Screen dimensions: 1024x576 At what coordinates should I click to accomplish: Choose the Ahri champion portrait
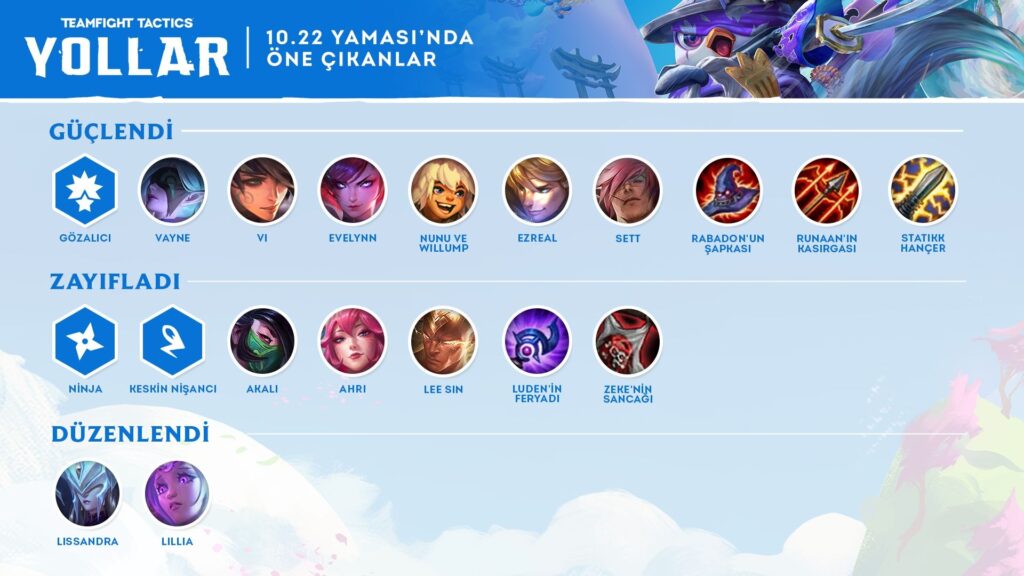coord(352,341)
